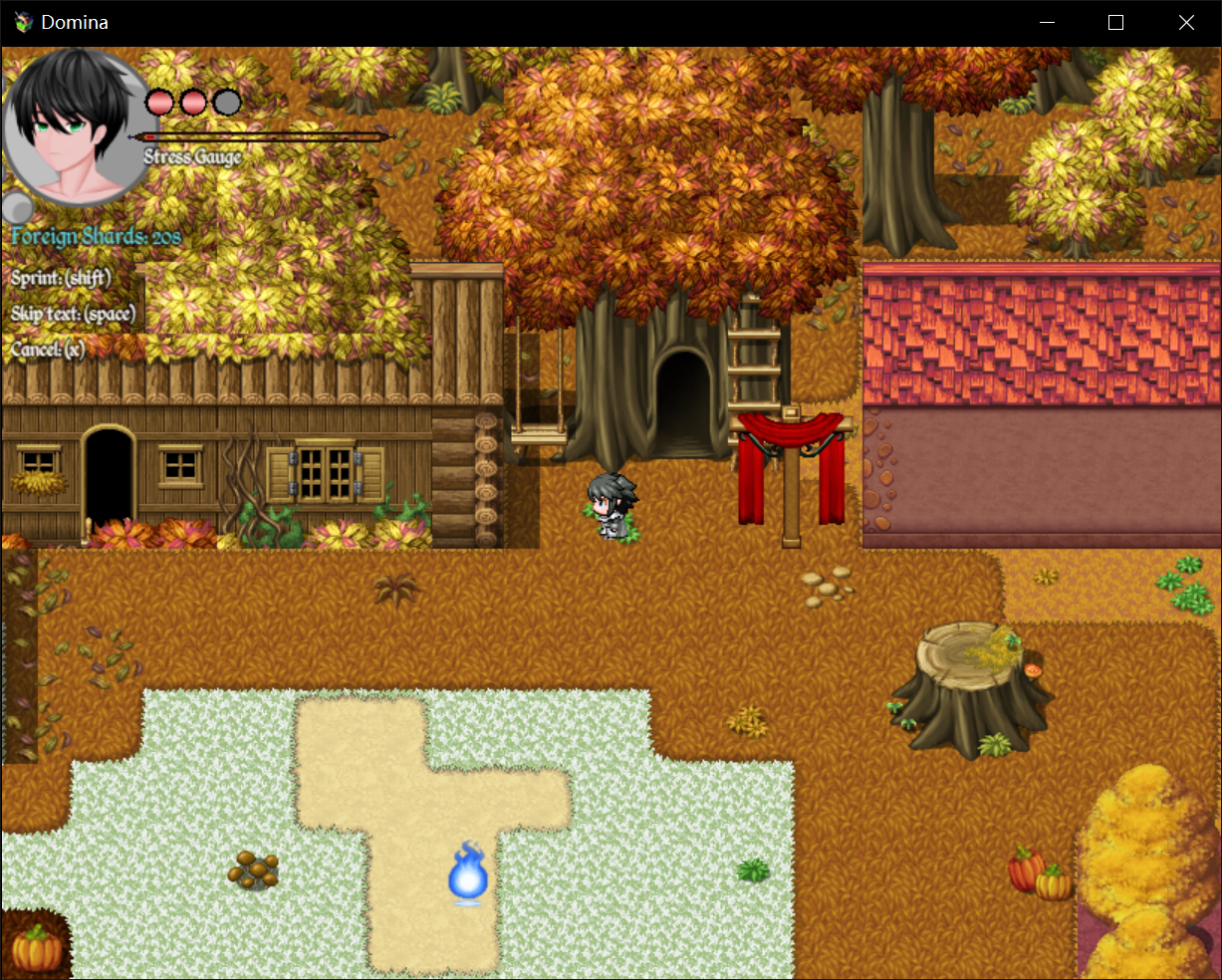Click the black-haired character portrait
The image size is (1222, 980).
76,126
